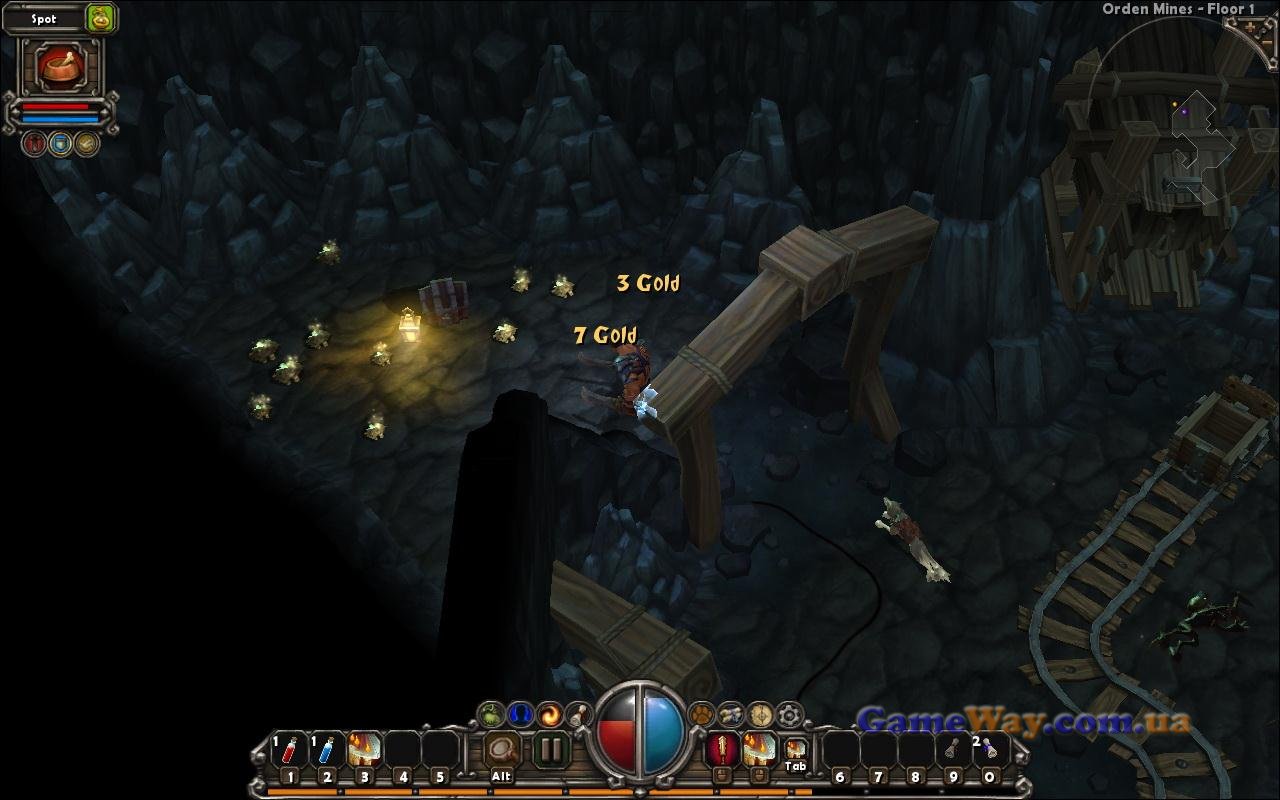The width and height of the screenshot is (1280, 800).
Task: Set pet to defensive stance (blue shield)
Action: click(61, 144)
